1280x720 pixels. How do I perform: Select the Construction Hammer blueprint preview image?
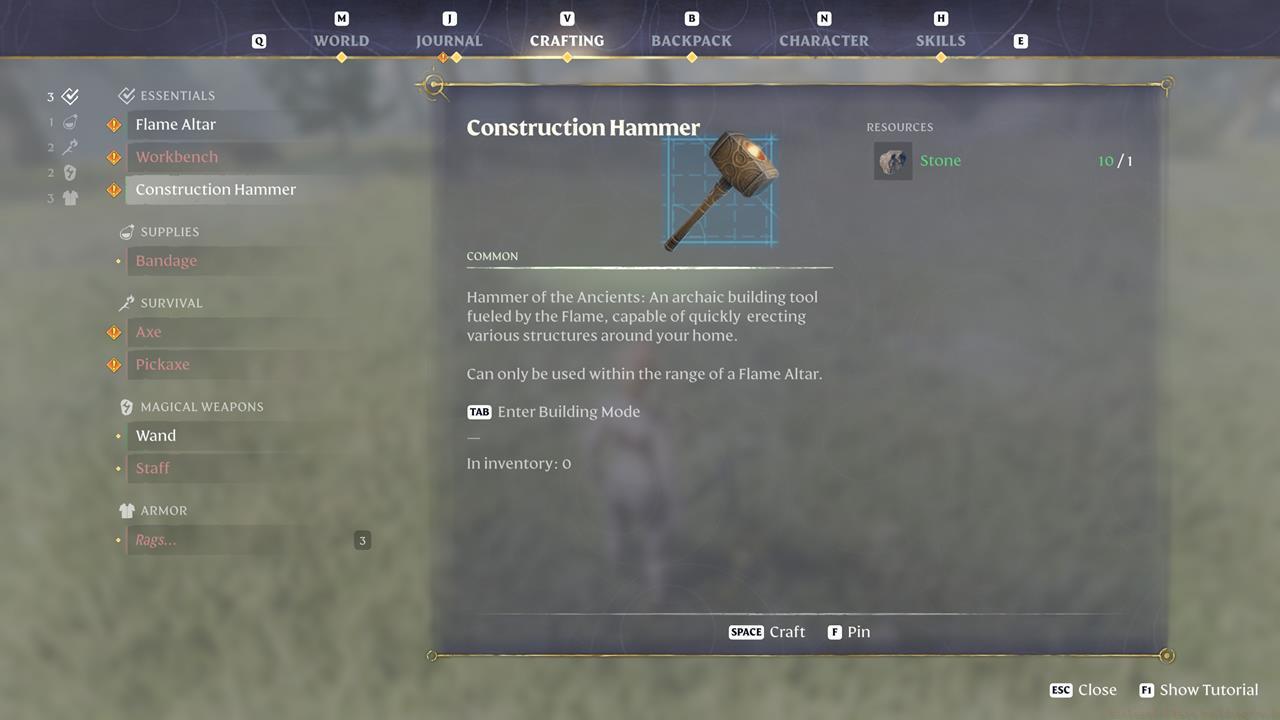(719, 190)
